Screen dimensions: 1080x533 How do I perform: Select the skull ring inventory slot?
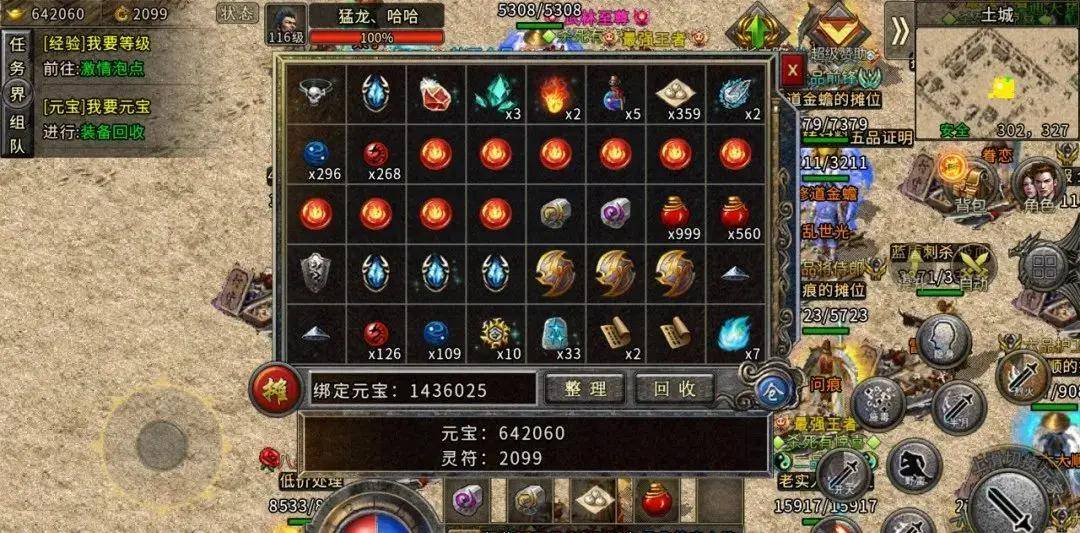pyautogui.click(x=316, y=94)
